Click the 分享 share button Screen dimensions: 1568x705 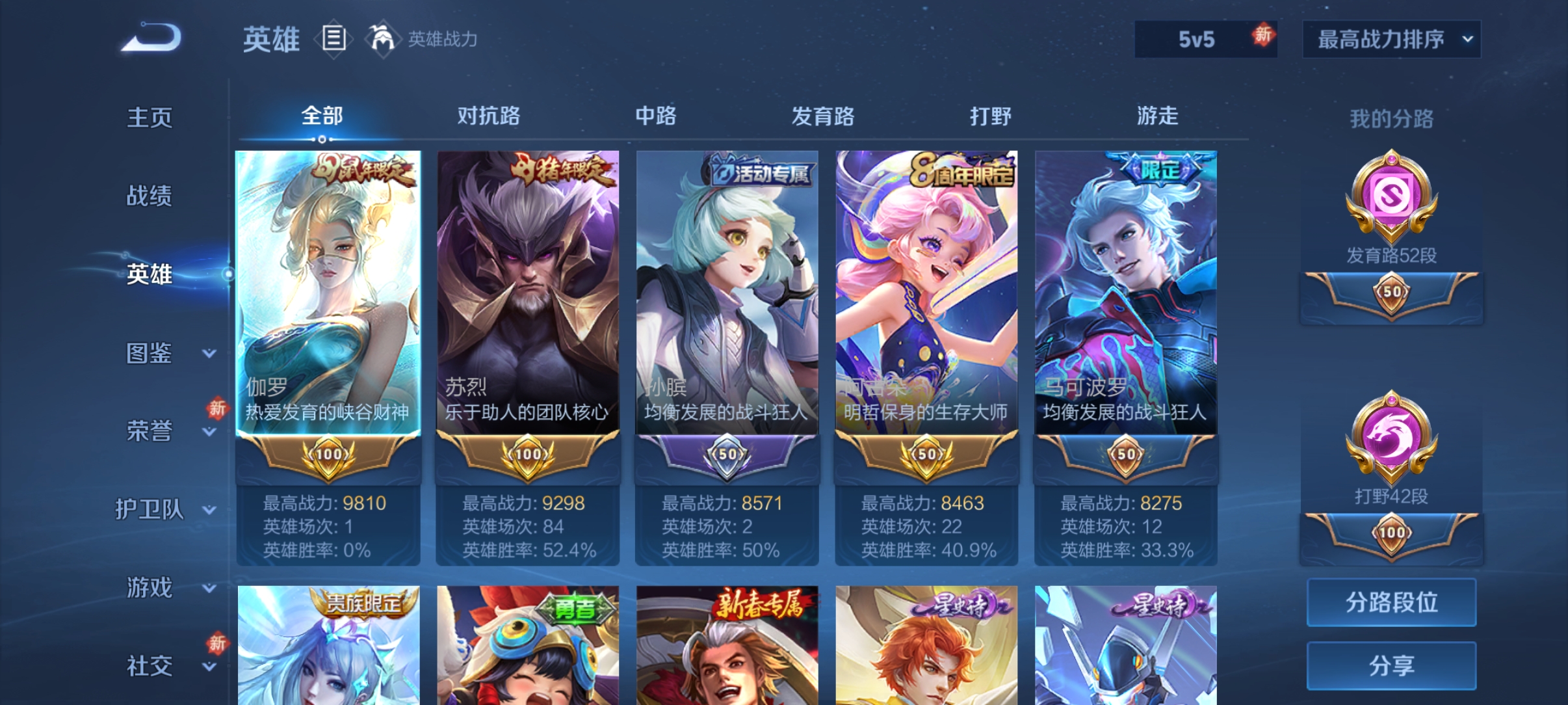point(1391,665)
